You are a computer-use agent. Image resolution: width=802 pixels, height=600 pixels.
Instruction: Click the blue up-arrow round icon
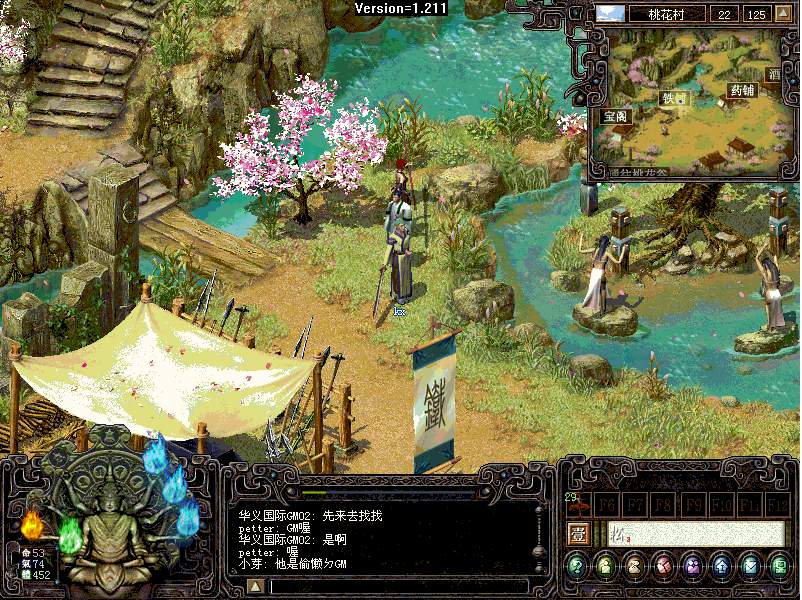(x=721, y=567)
